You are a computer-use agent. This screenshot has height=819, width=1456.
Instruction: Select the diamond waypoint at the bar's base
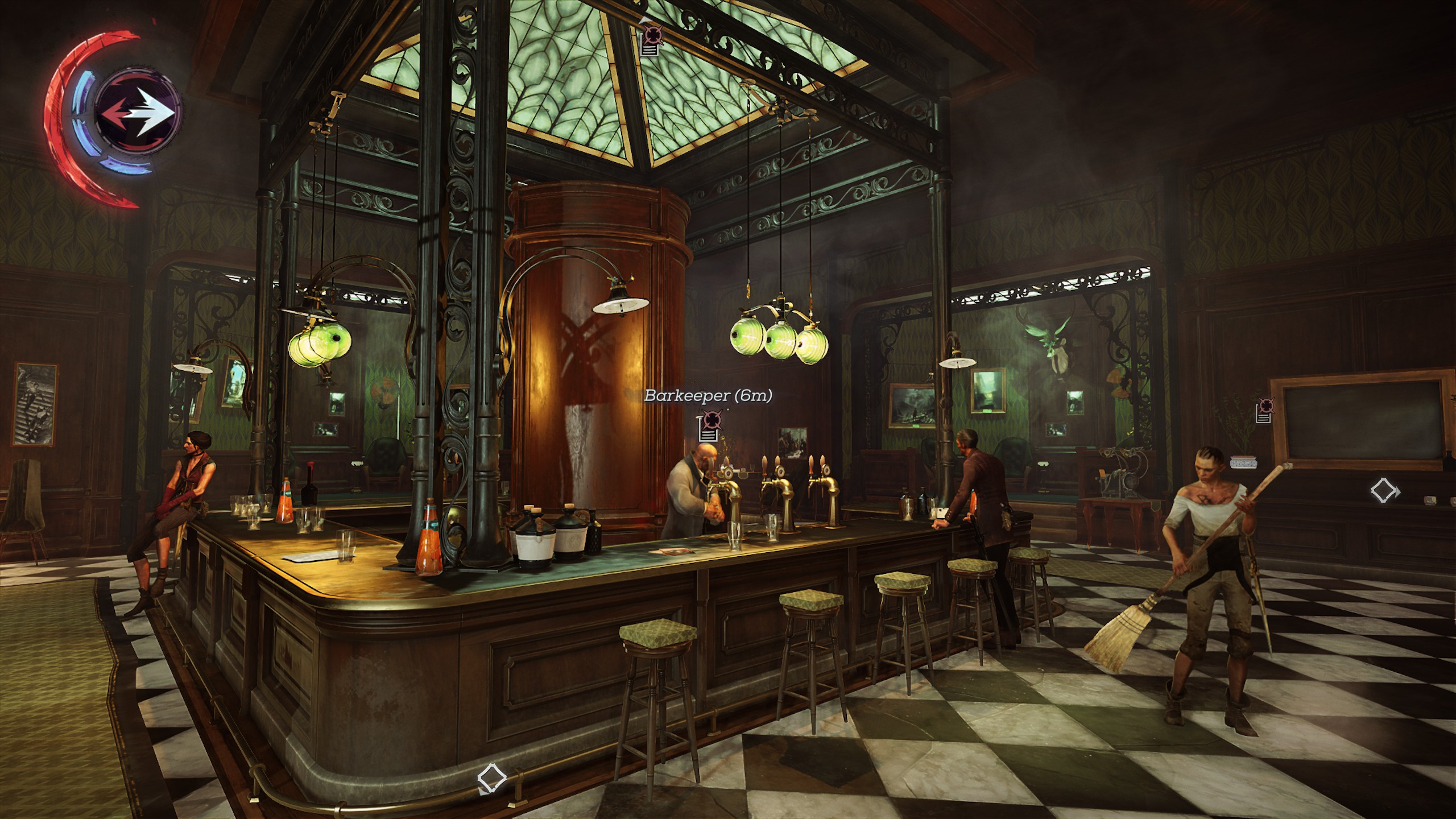point(491,777)
